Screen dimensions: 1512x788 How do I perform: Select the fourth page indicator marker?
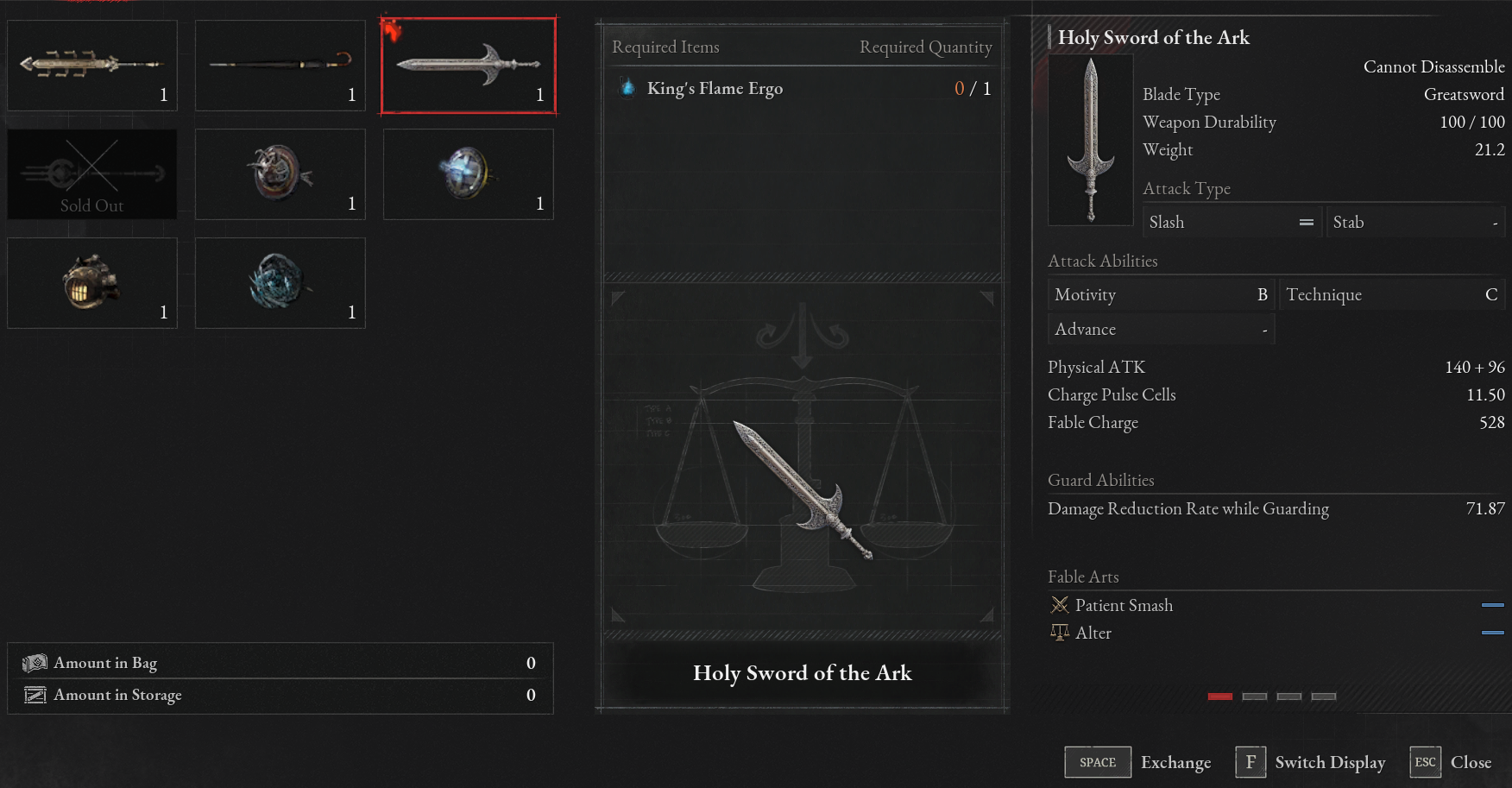click(1323, 696)
